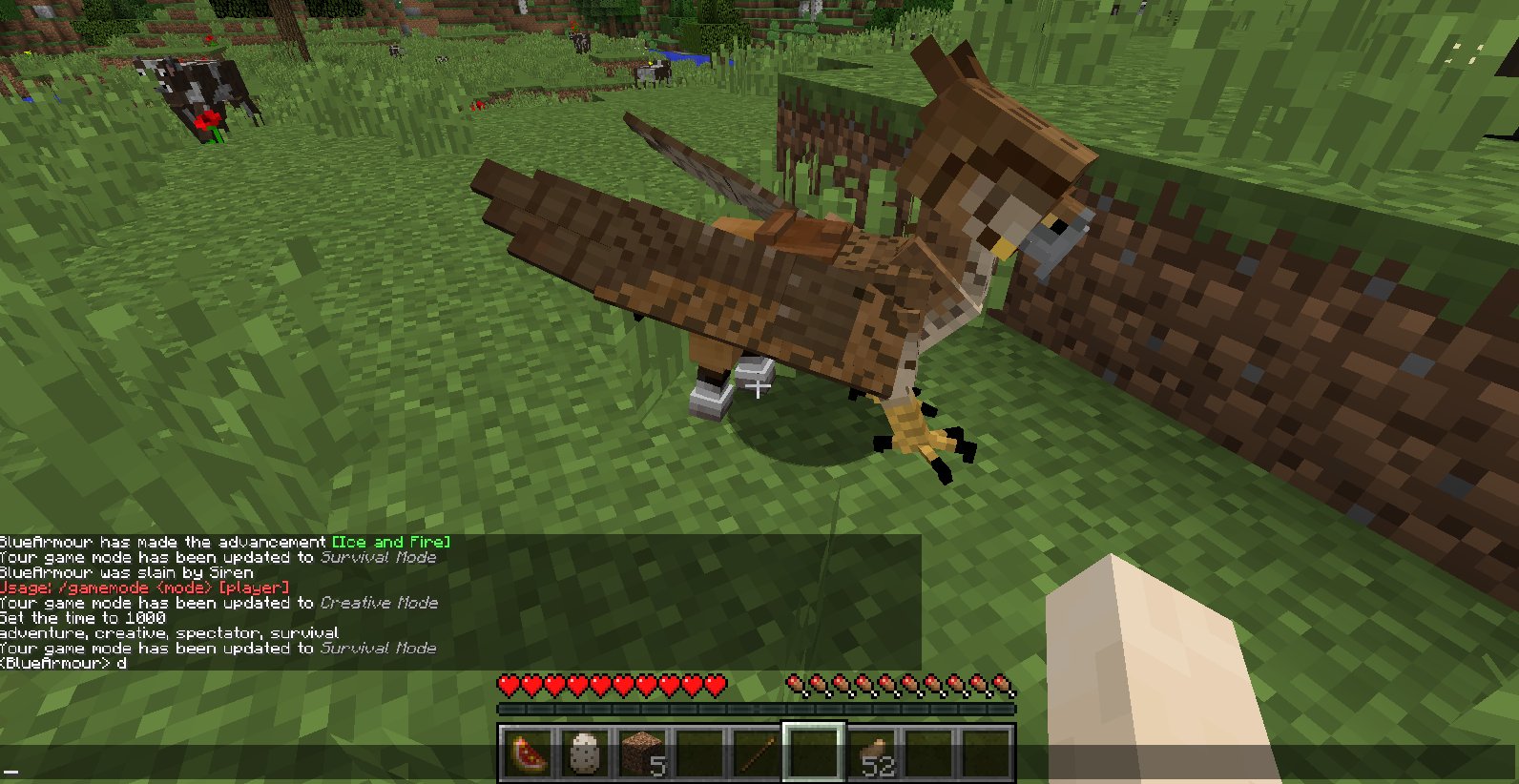Click the experience bar above the hotbar
Screen dimensions: 1519x784
[757, 707]
